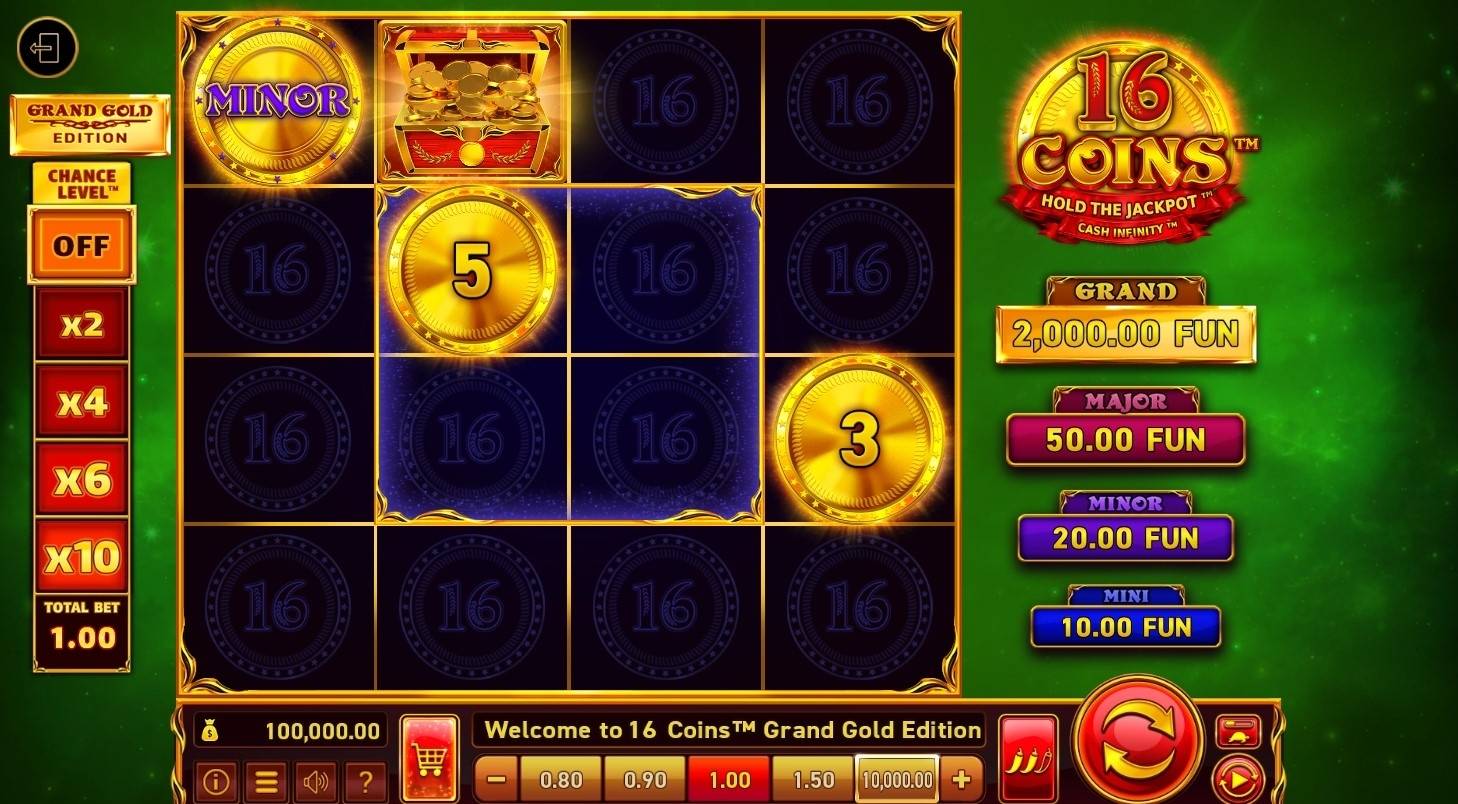Screen dimensions: 1458x804
Task: Open the shop cart icon
Action: [428, 758]
